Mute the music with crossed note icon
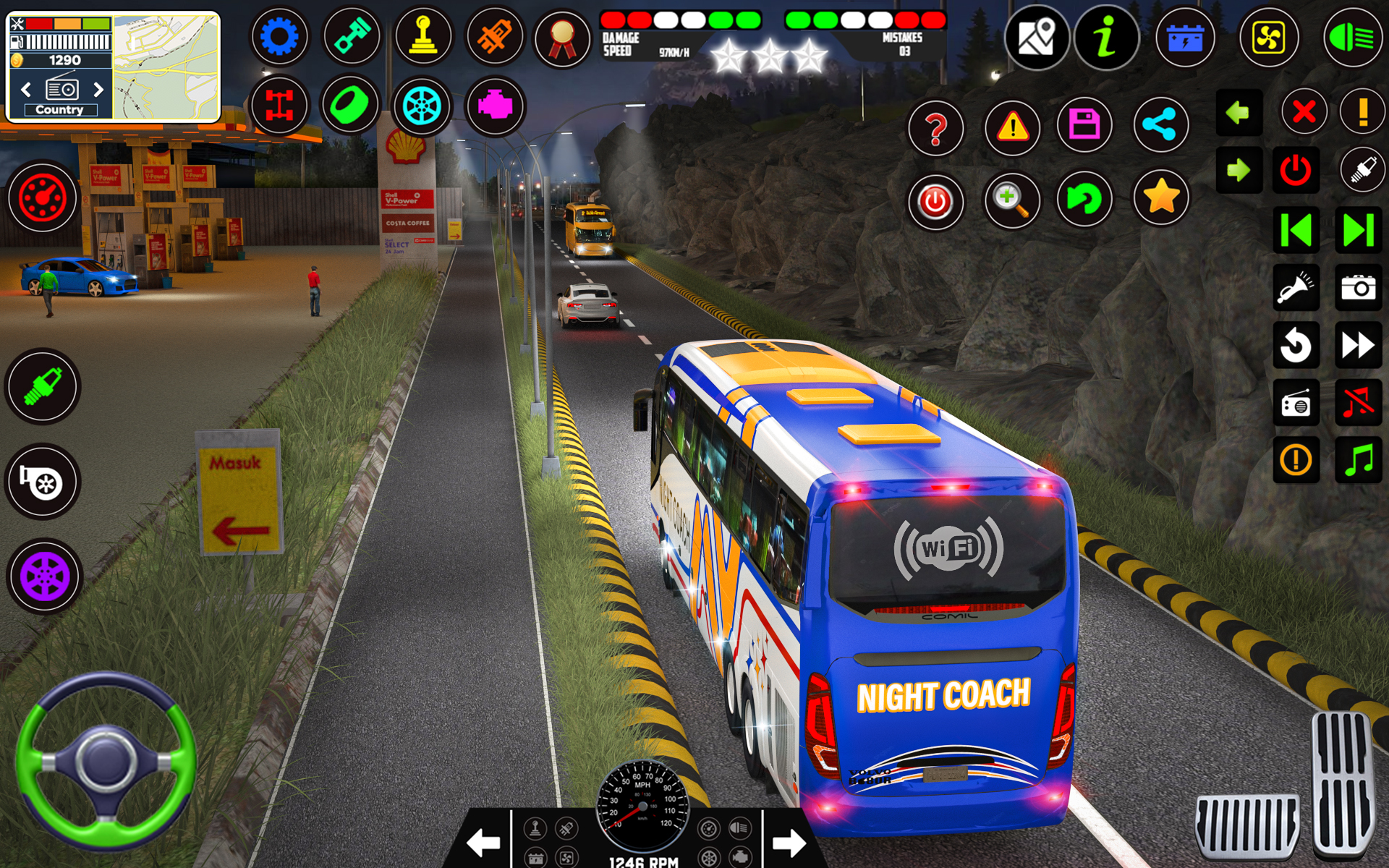The width and height of the screenshot is (1389, 868). tap(1359, 404)
